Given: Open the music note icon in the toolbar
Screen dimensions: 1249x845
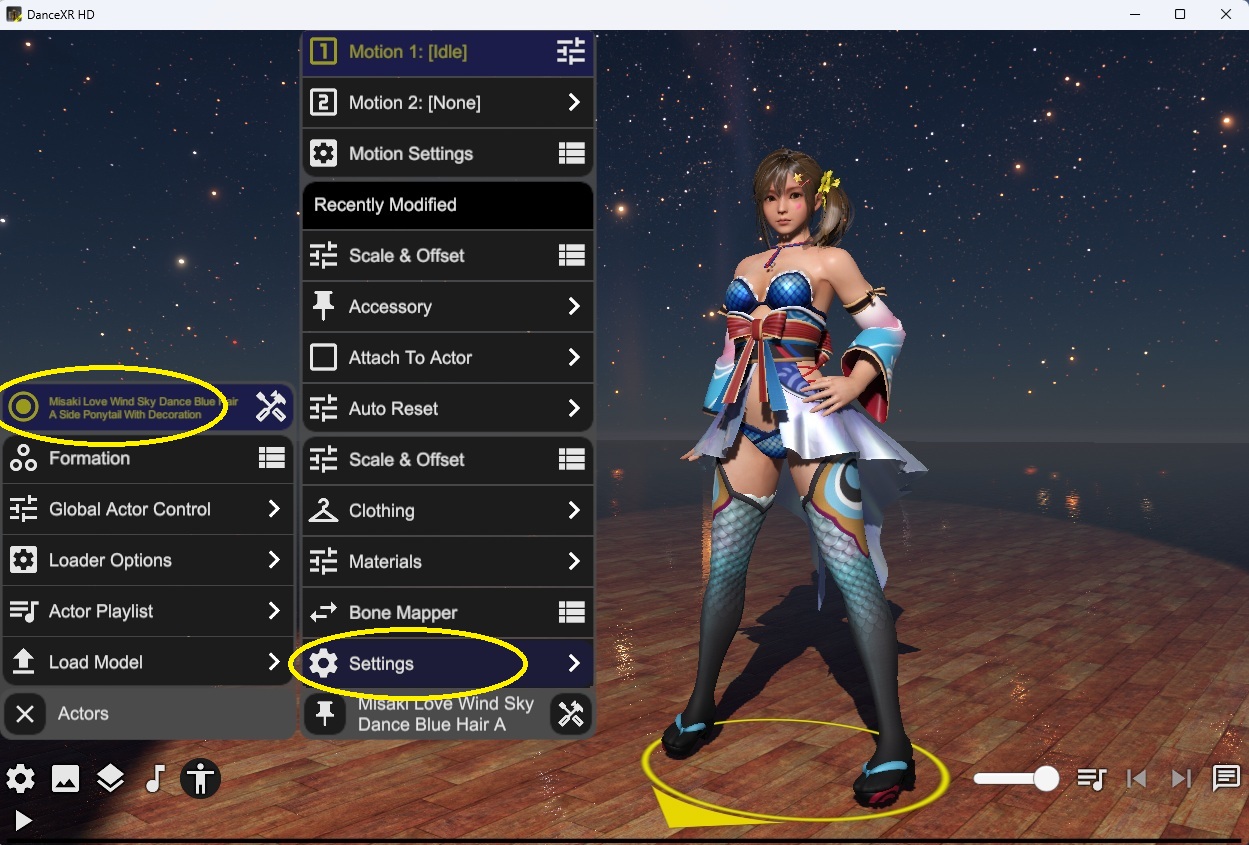Looking at the screenshot, I should point(155,779).
